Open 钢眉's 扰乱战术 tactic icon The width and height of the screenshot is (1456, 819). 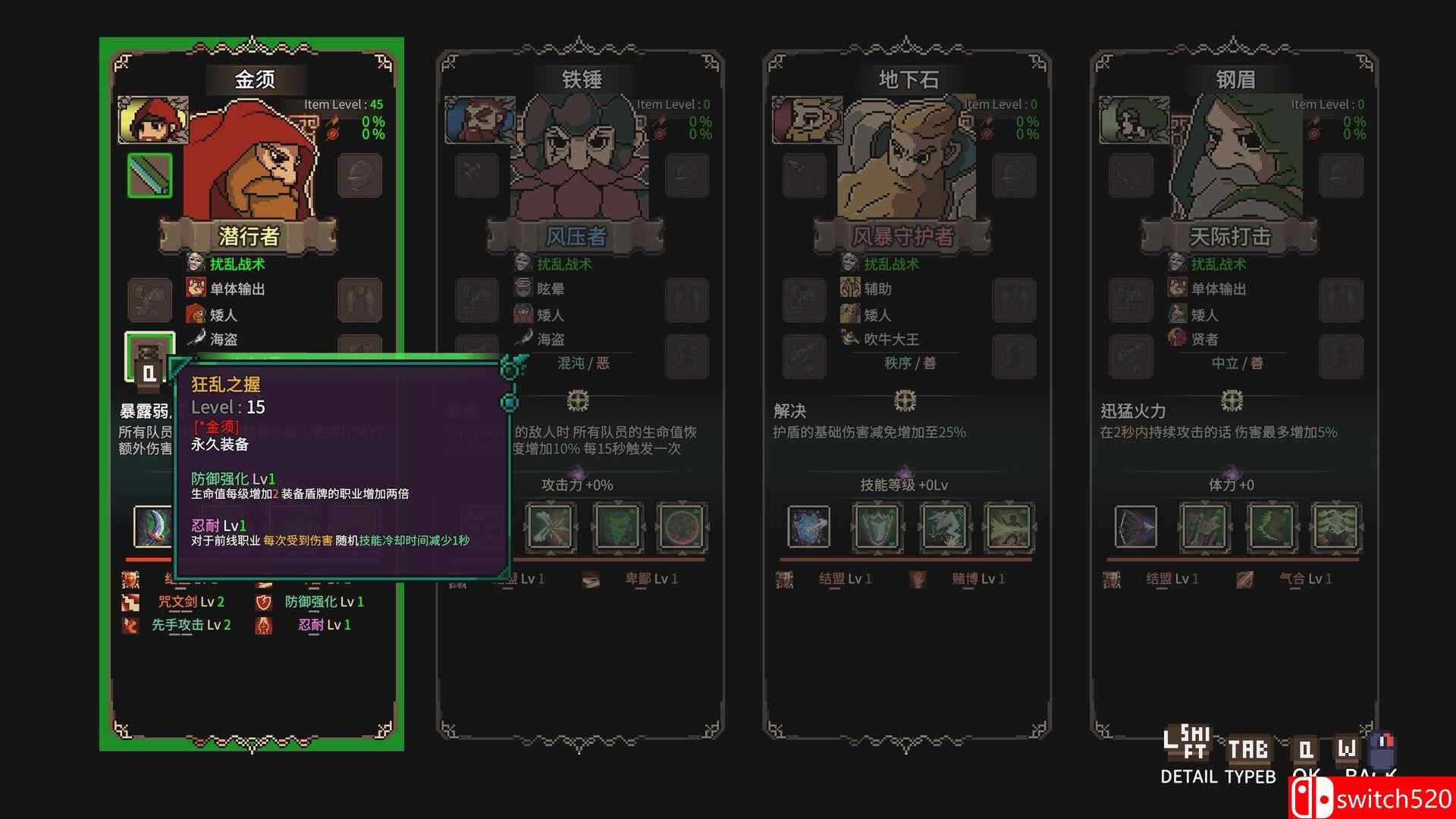point(1178,264)
